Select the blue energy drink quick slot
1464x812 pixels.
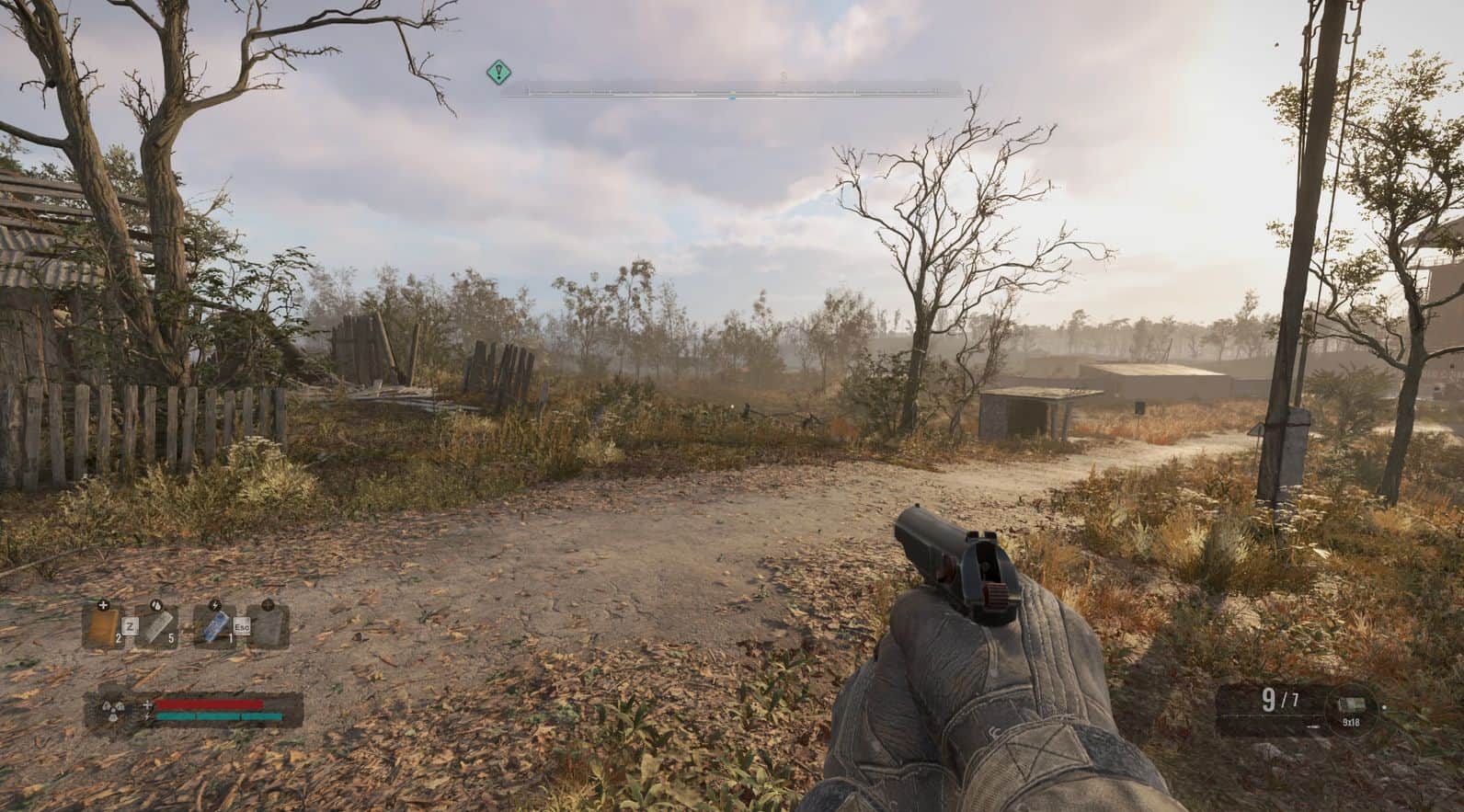click(212, 627)
